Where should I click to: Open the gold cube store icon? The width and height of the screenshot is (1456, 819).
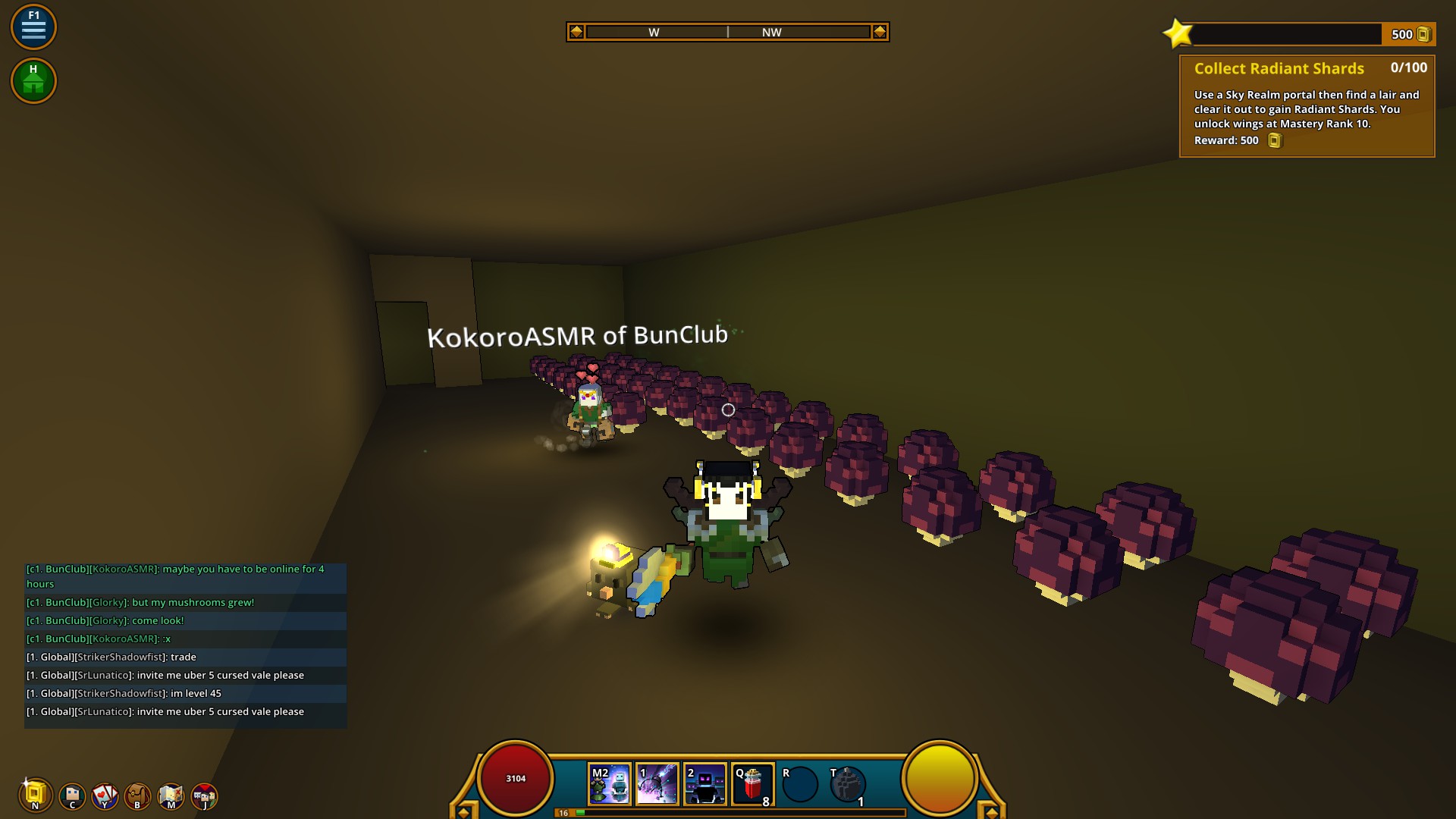click(x=35, y=795)
